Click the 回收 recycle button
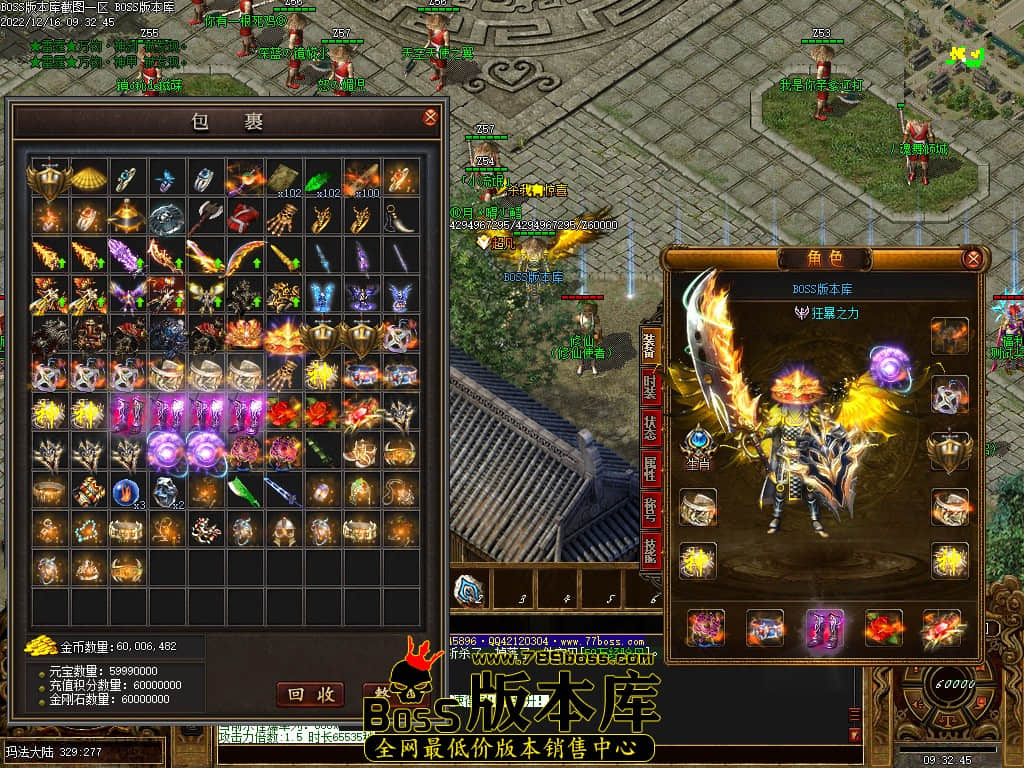1024x768 pixels. pyautogui.click(x=310, y=694)
